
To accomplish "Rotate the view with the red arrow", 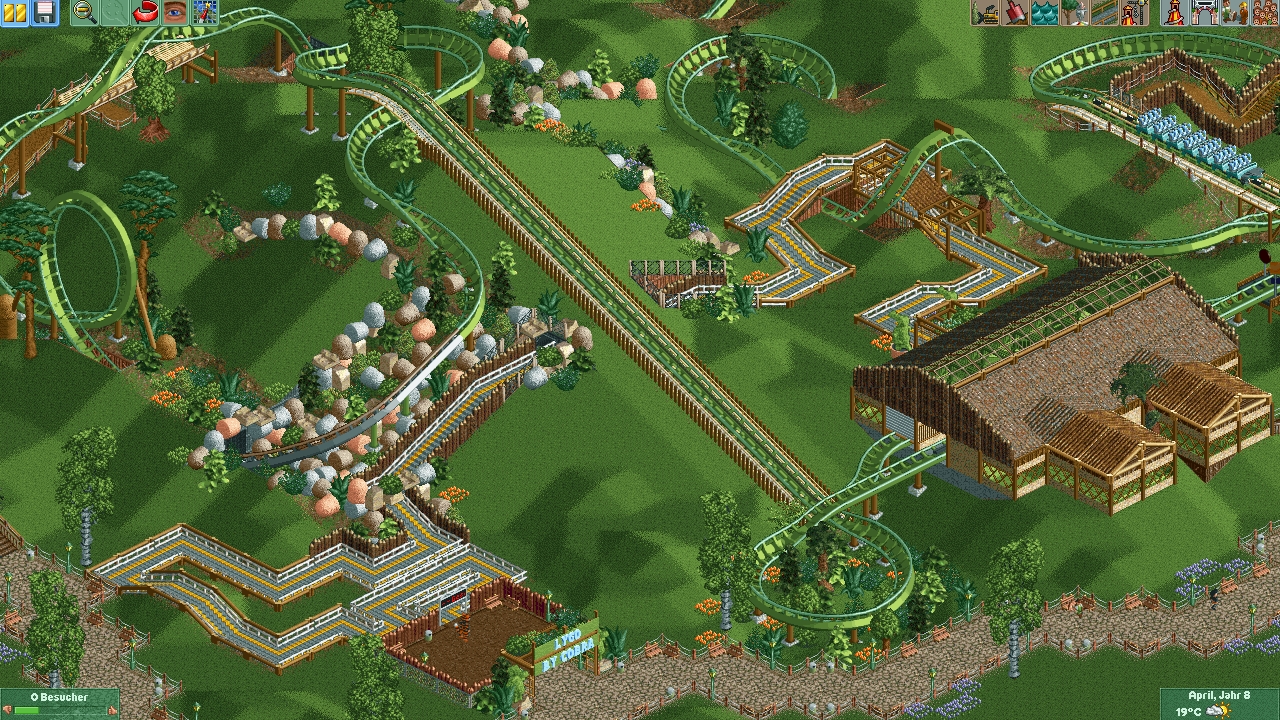I will pos(146,12).
